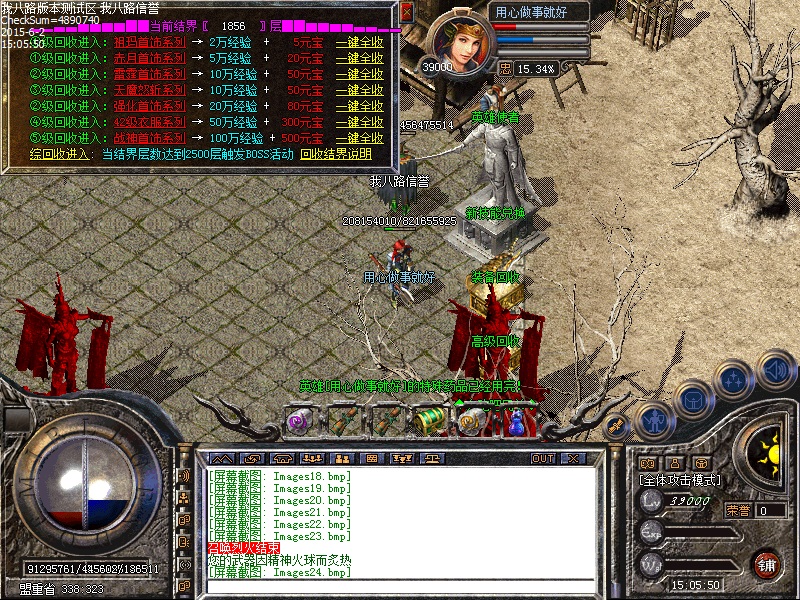The width and height of the screenshot is (800, 600).
Task: Use the blue potion in the belt
Action: point(516,422)
